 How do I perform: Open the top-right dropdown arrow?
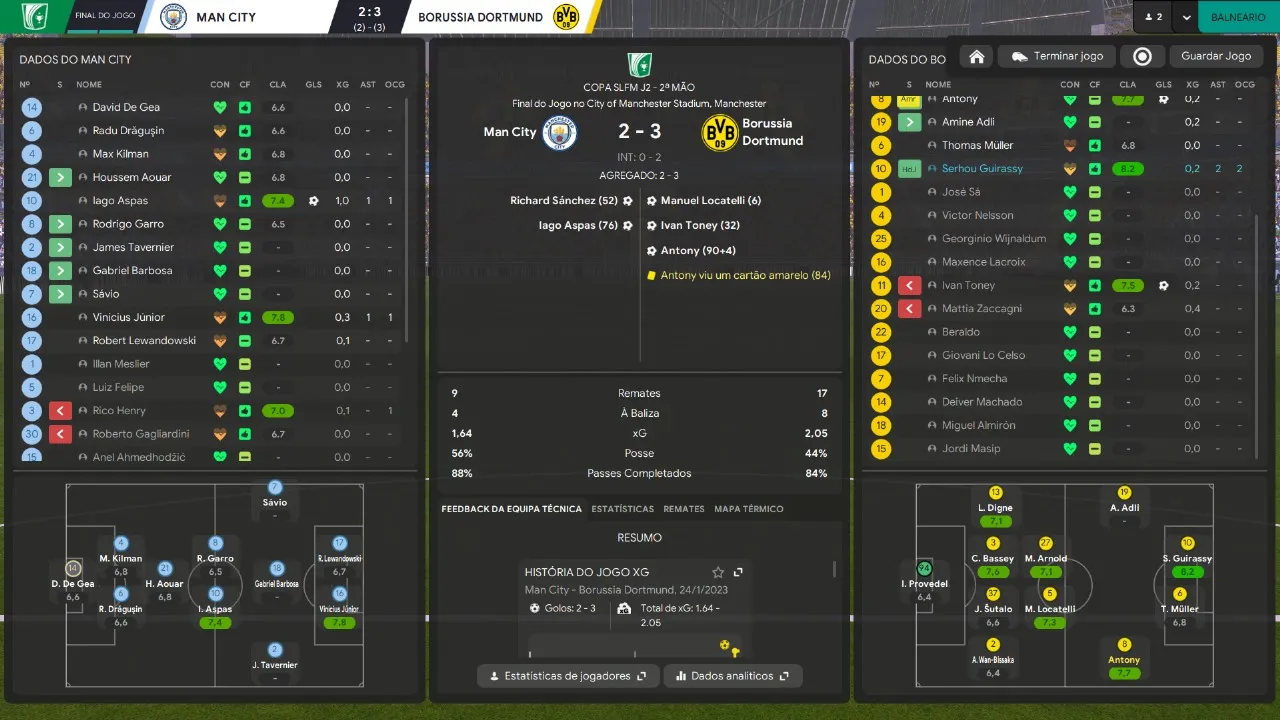tap(1186, 17)
